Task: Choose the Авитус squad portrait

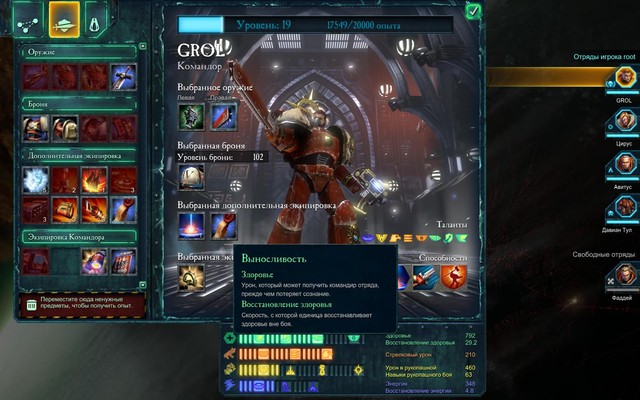Action: coord(624,166)
